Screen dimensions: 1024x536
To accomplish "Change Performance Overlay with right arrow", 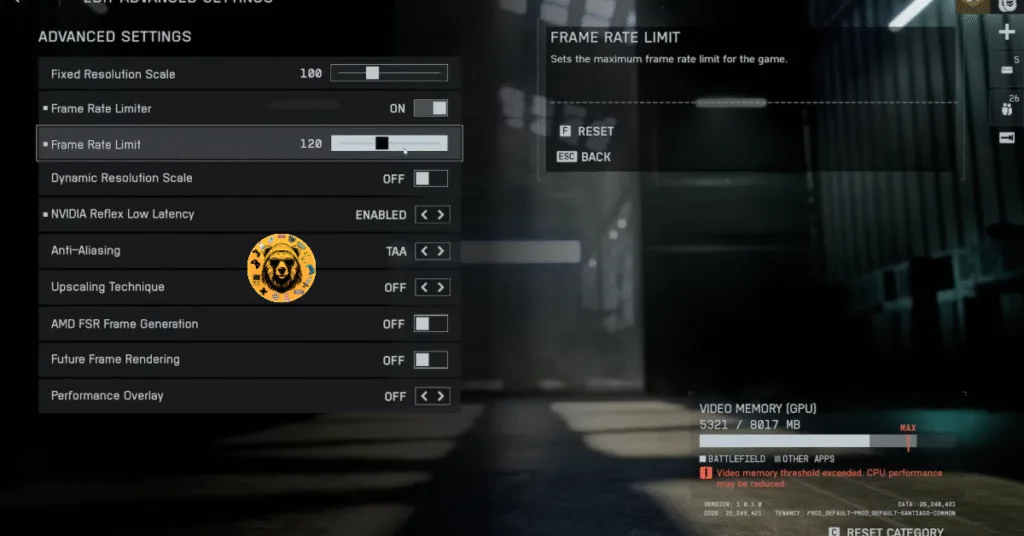I will click(441, 396).
